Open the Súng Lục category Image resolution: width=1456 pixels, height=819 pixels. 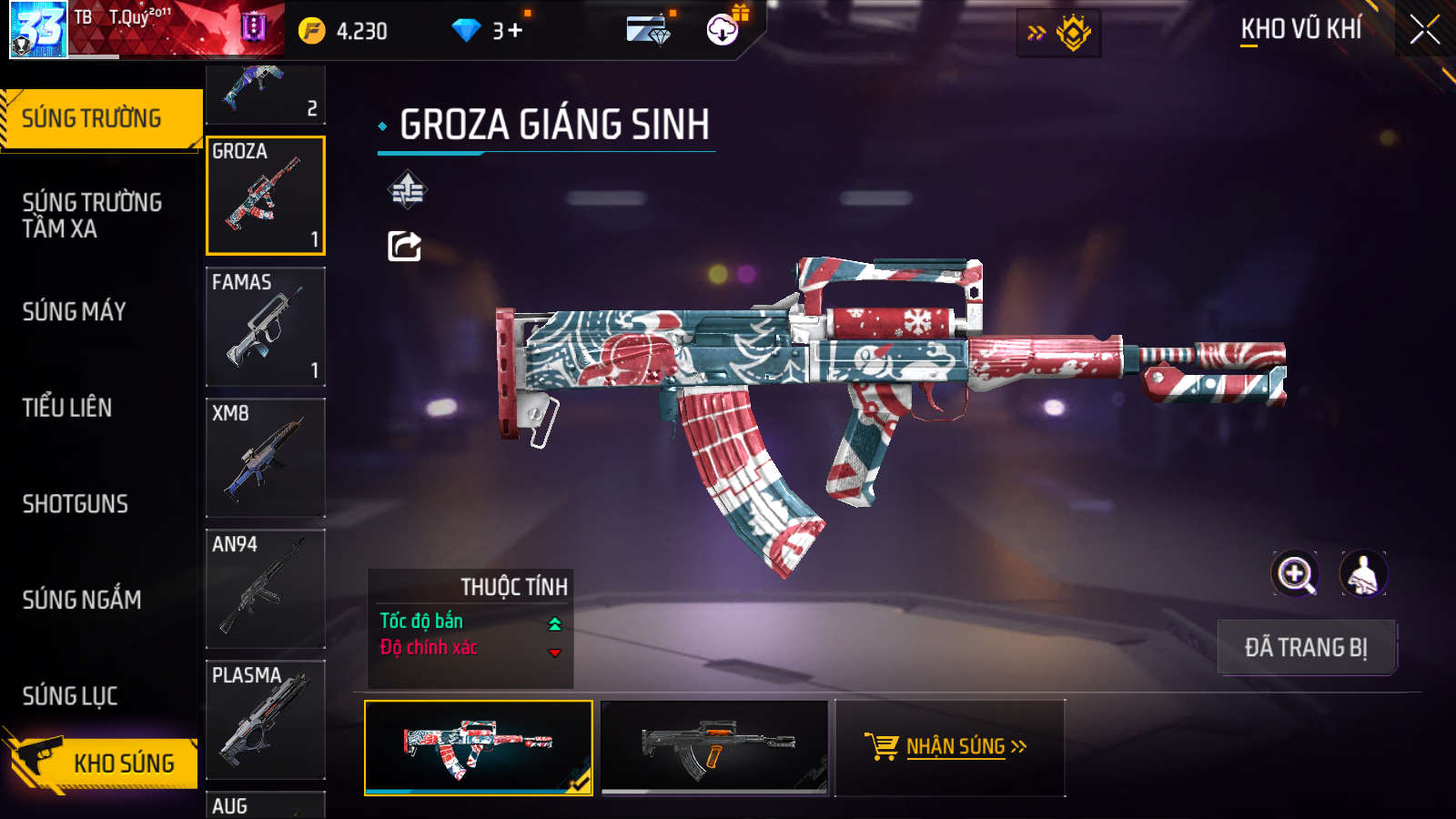[x=70, y=696]
